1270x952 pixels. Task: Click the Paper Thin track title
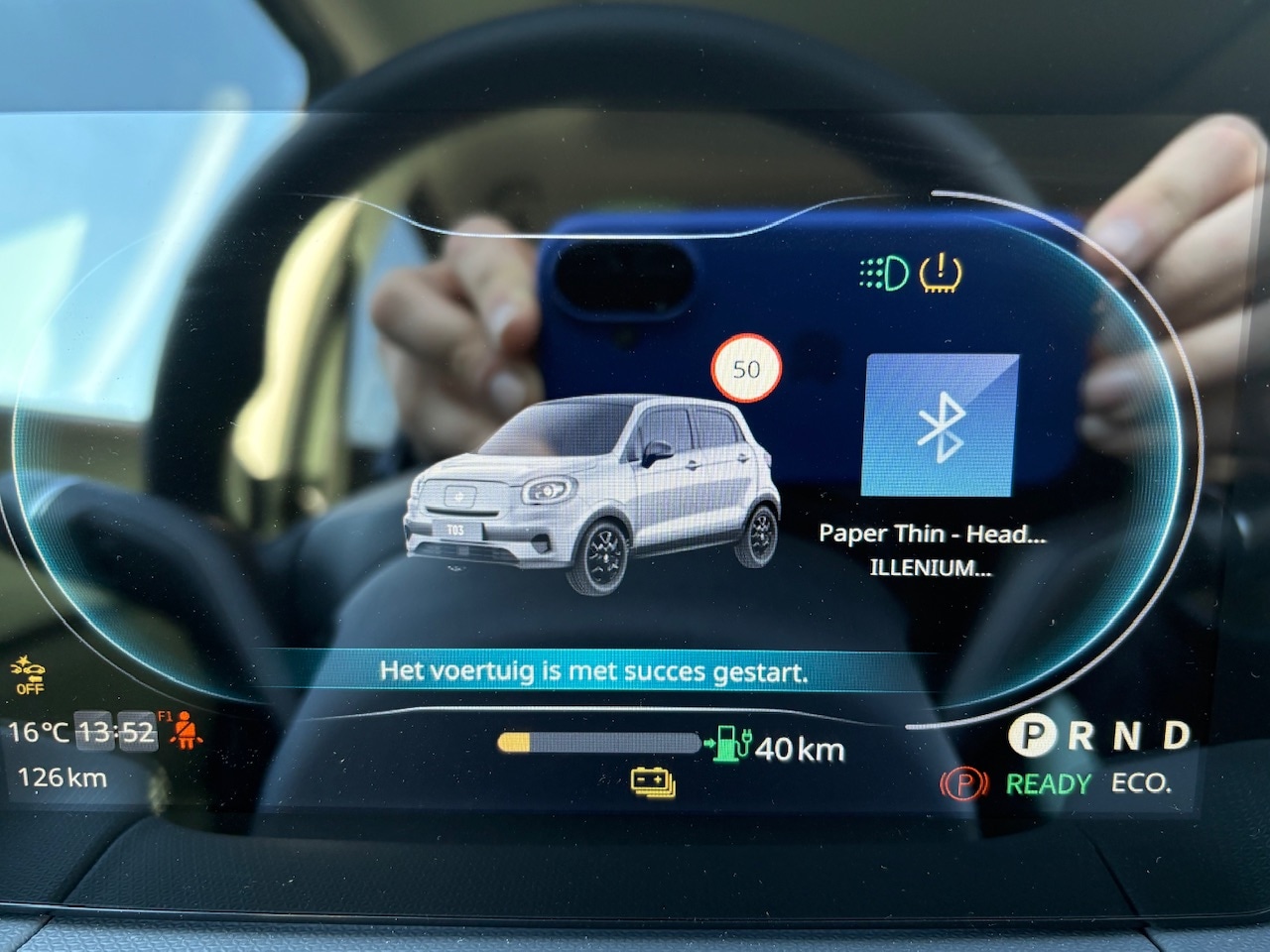click(932, 534)
